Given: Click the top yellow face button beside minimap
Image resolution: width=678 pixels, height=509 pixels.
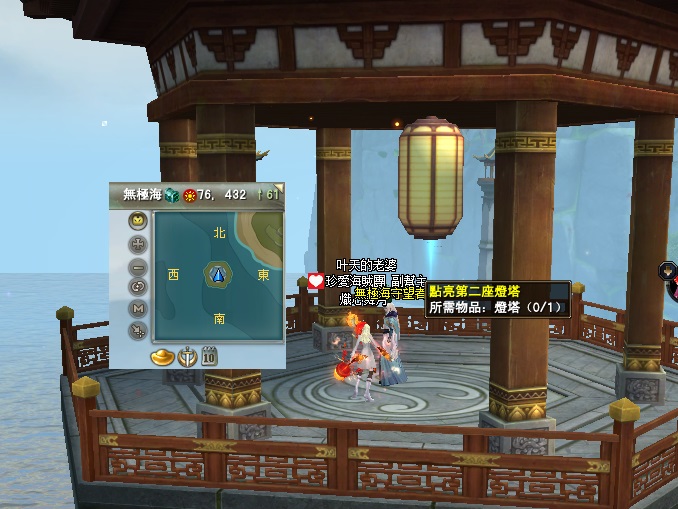Looking at the screenshot, I should (x=138, y=221).
